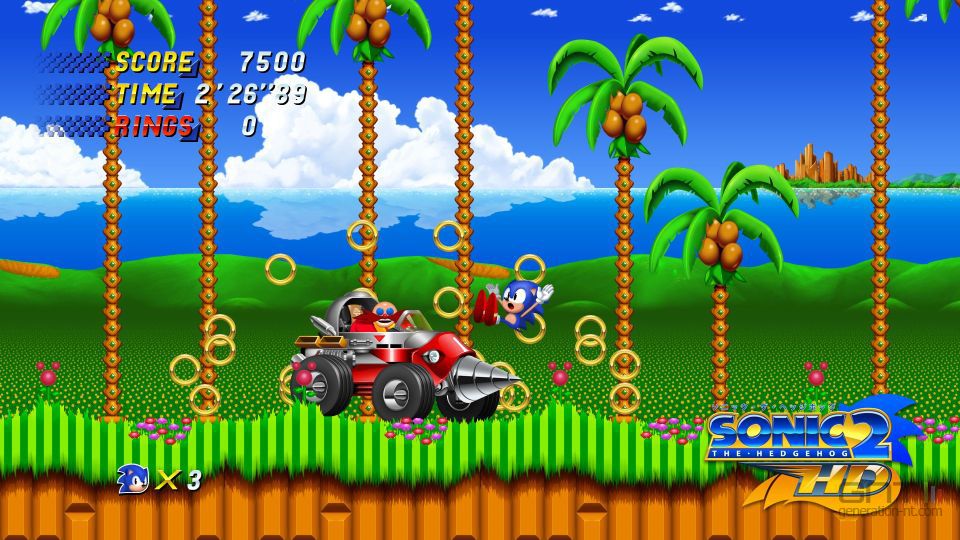Screen dimensions: 960x540
Task: Click the Sonic head lives icon
Action: coord(133,479)
